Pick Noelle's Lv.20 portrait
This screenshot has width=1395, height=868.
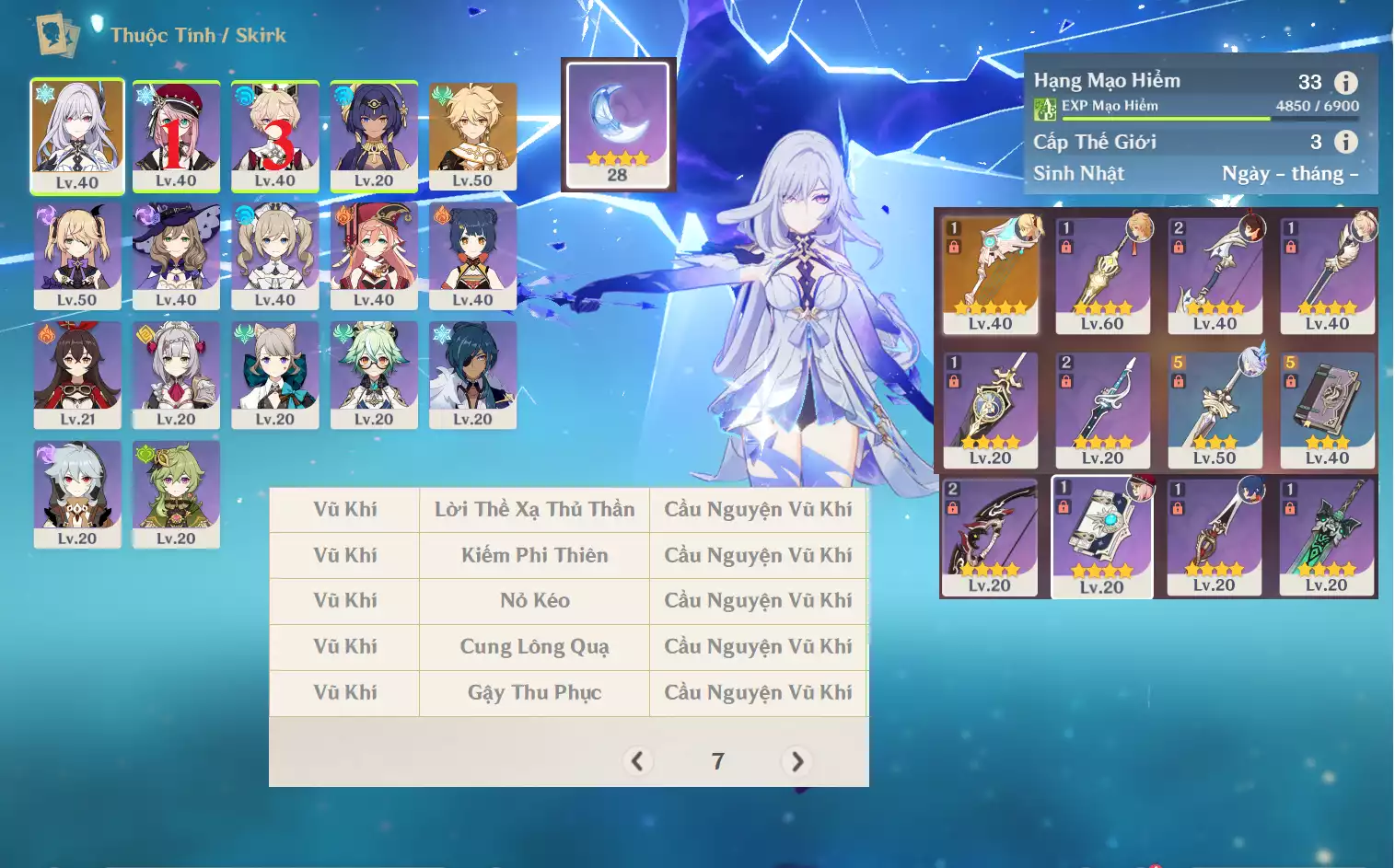tap(176, 374)
